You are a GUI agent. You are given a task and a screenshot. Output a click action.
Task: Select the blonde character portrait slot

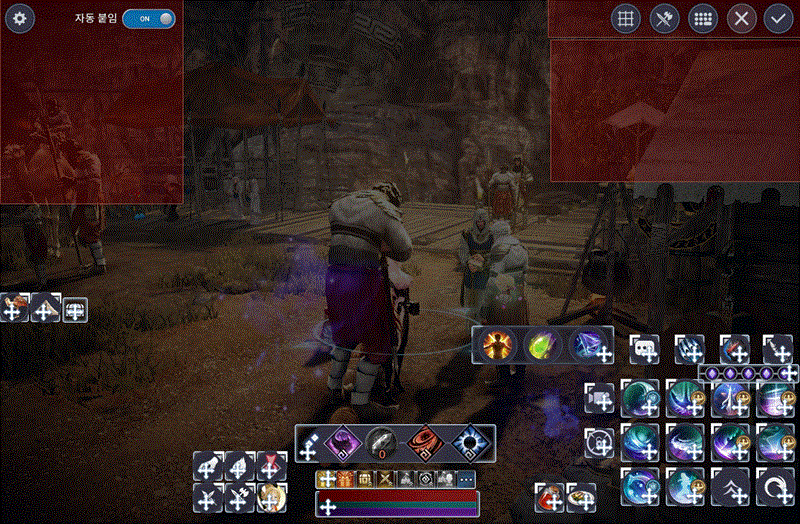[271, 496]
